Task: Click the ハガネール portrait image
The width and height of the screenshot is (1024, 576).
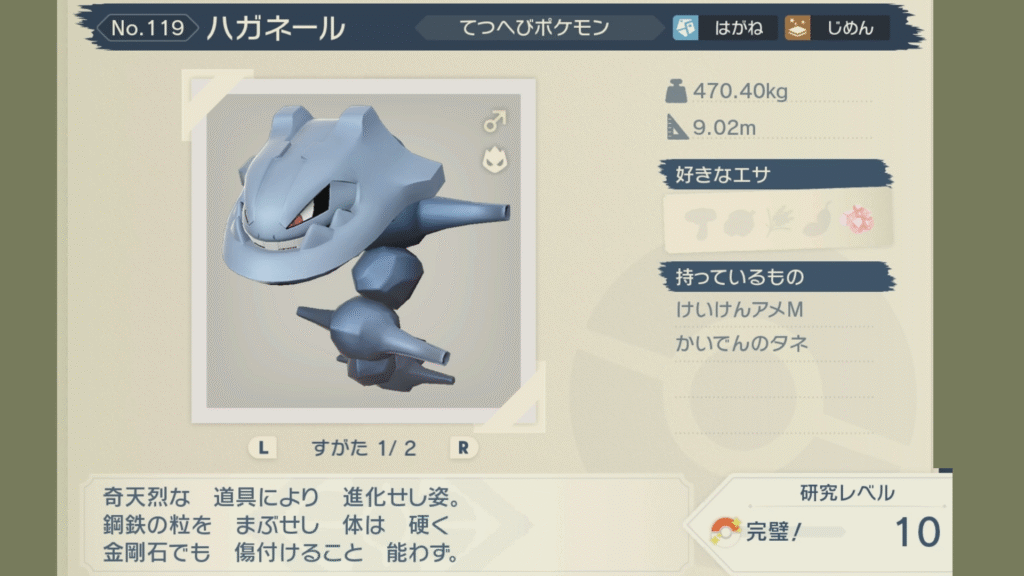Action: pos(363,251)
